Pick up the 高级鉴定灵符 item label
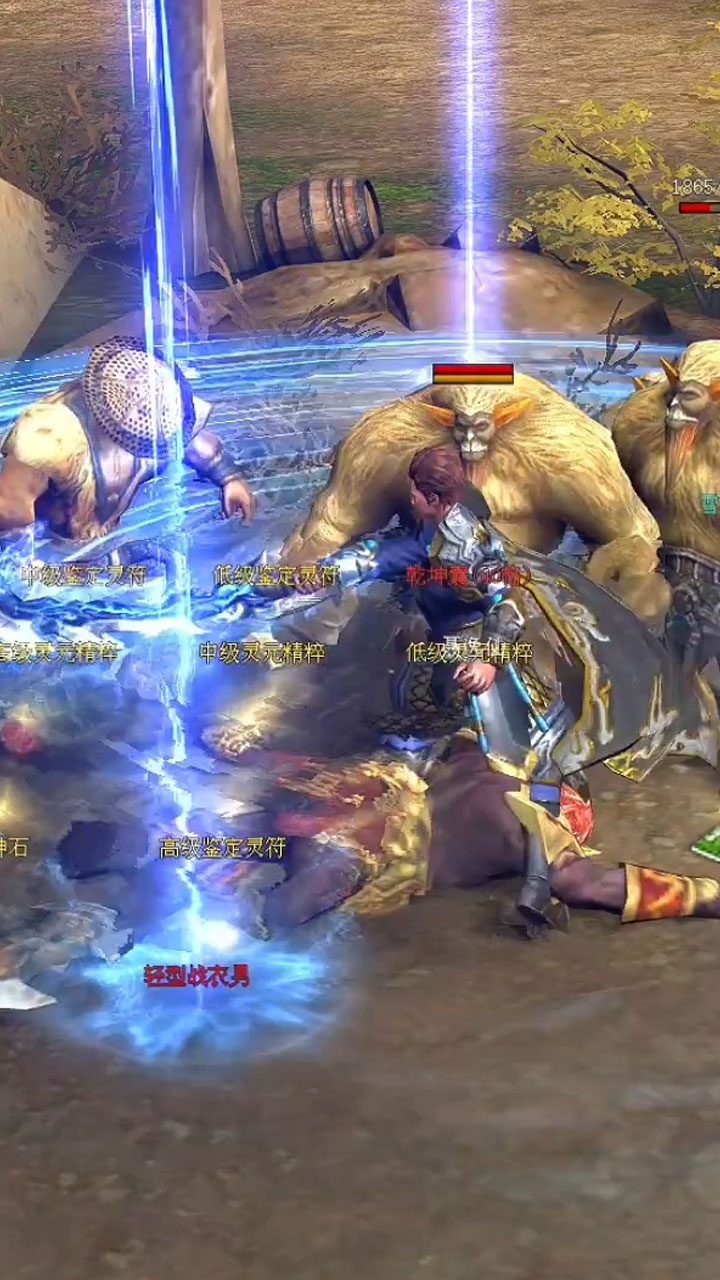This screenshot has width=720, height=1280. [222, 848]
